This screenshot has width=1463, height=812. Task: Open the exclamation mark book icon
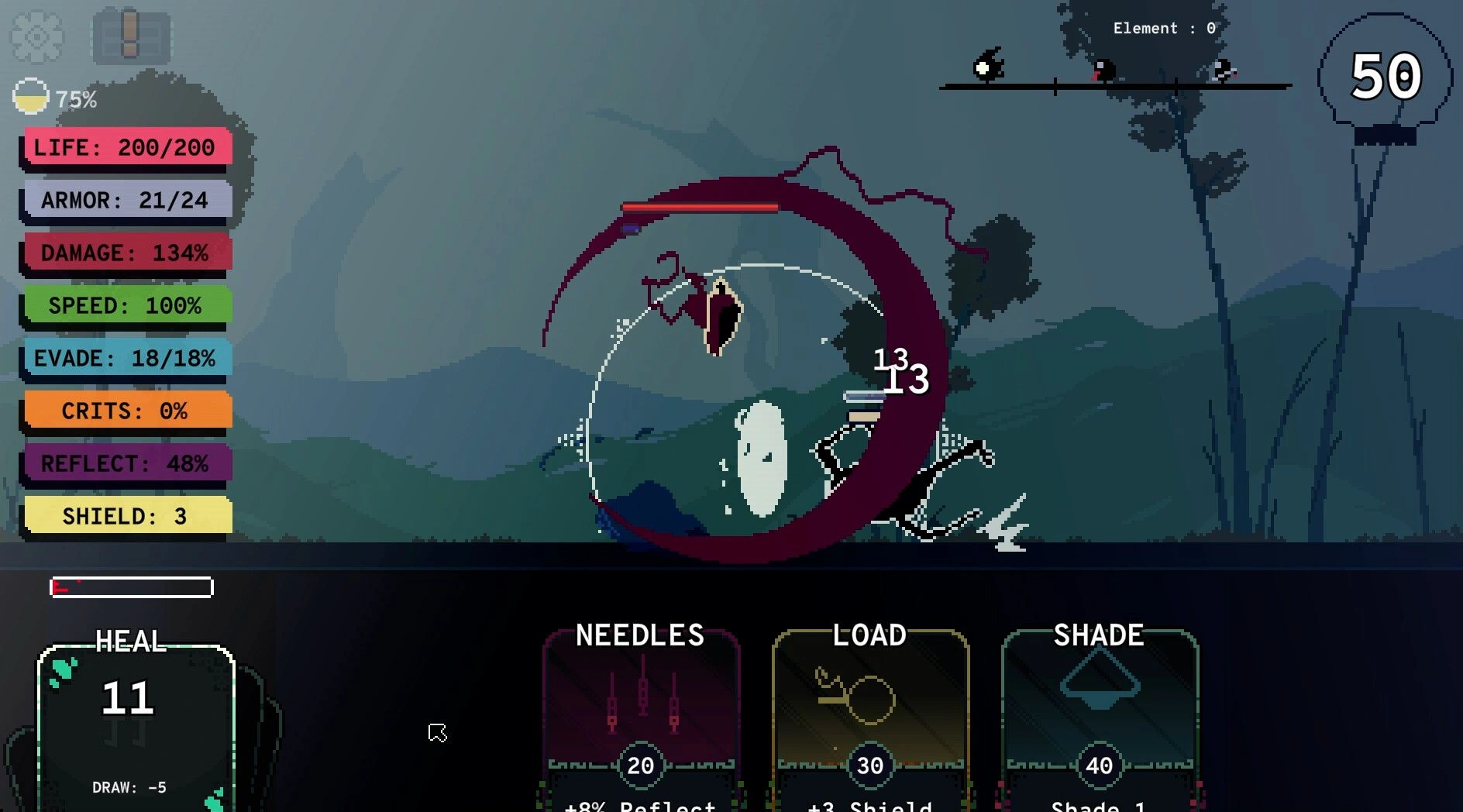click(131, 36)
